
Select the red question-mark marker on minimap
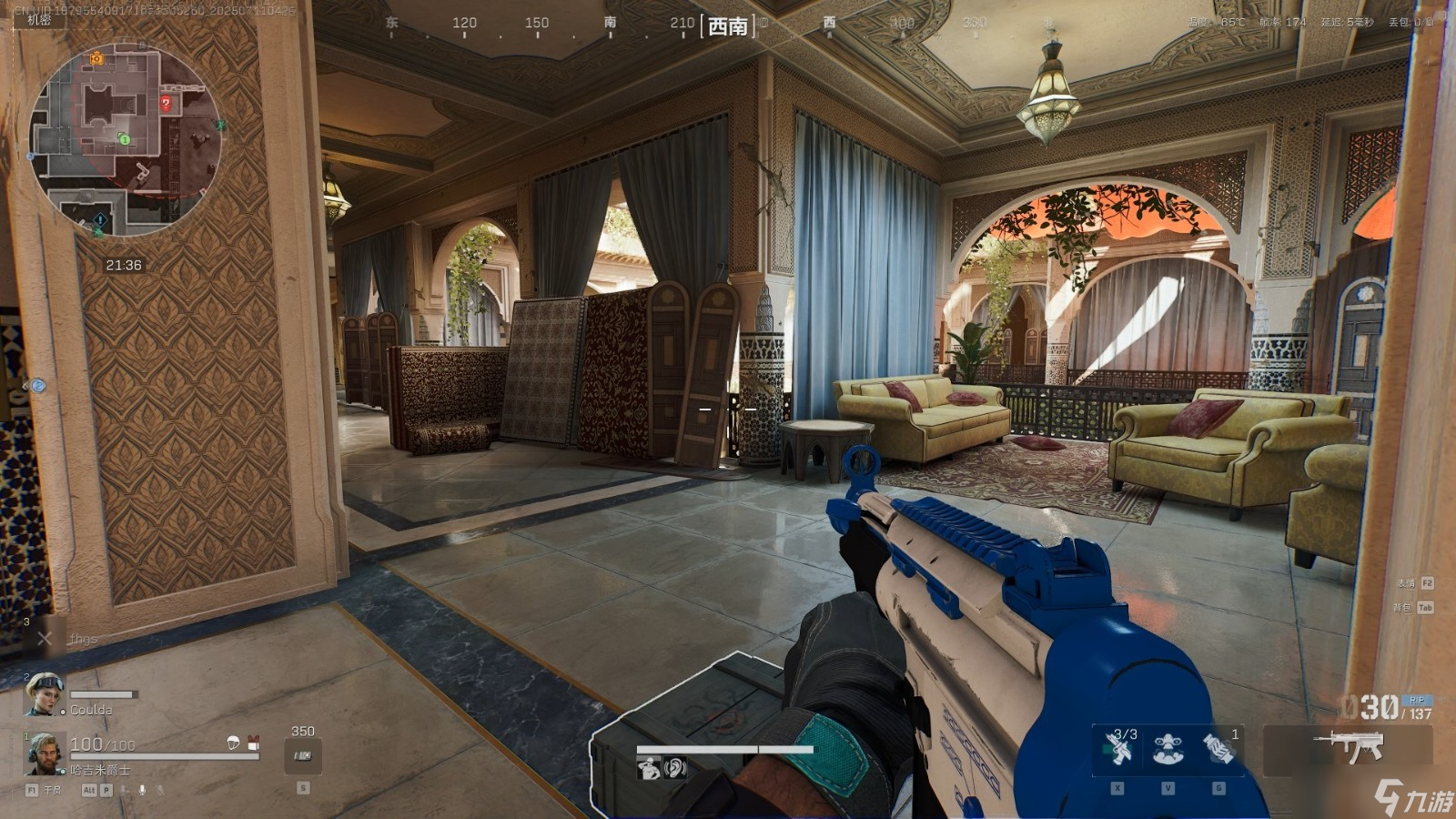click(166, 104)
